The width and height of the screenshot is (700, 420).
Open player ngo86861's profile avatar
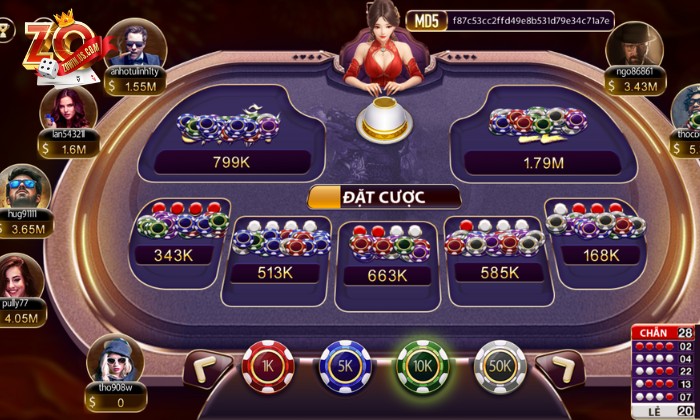click(631, 44)
